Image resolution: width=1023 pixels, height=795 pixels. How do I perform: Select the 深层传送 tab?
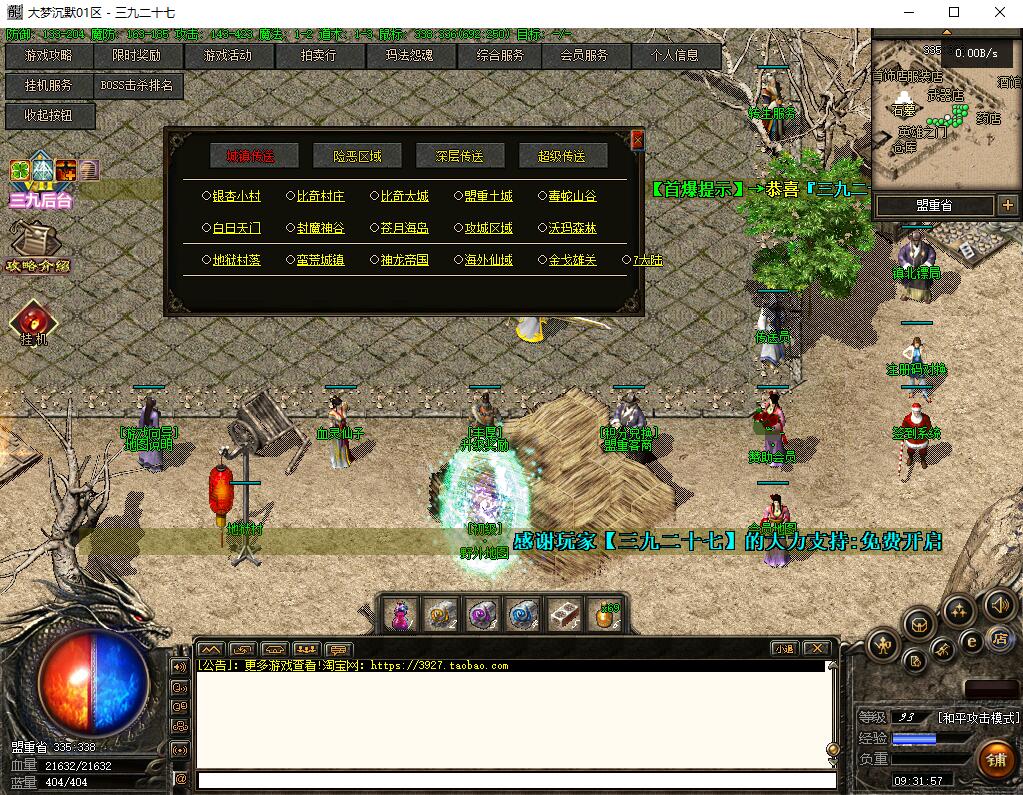coord(459,156)
